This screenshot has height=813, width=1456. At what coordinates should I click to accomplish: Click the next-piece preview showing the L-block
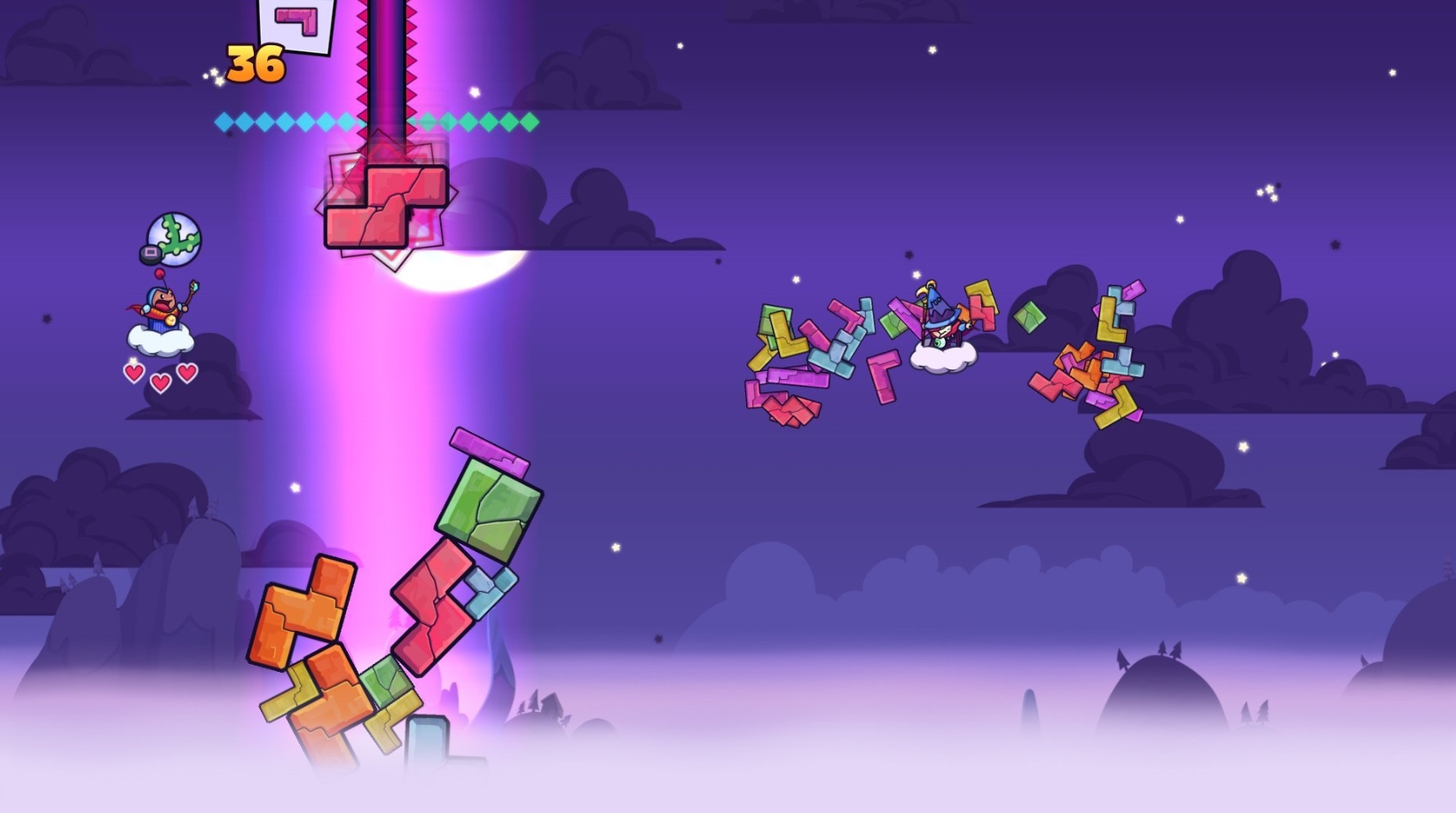pyautogui.click(x=295, y=22)
